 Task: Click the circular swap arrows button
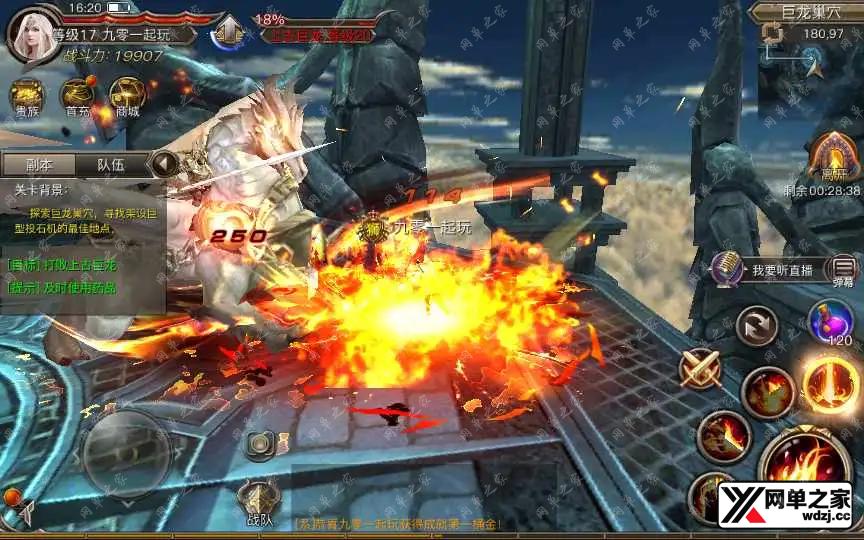pos(756,326)
